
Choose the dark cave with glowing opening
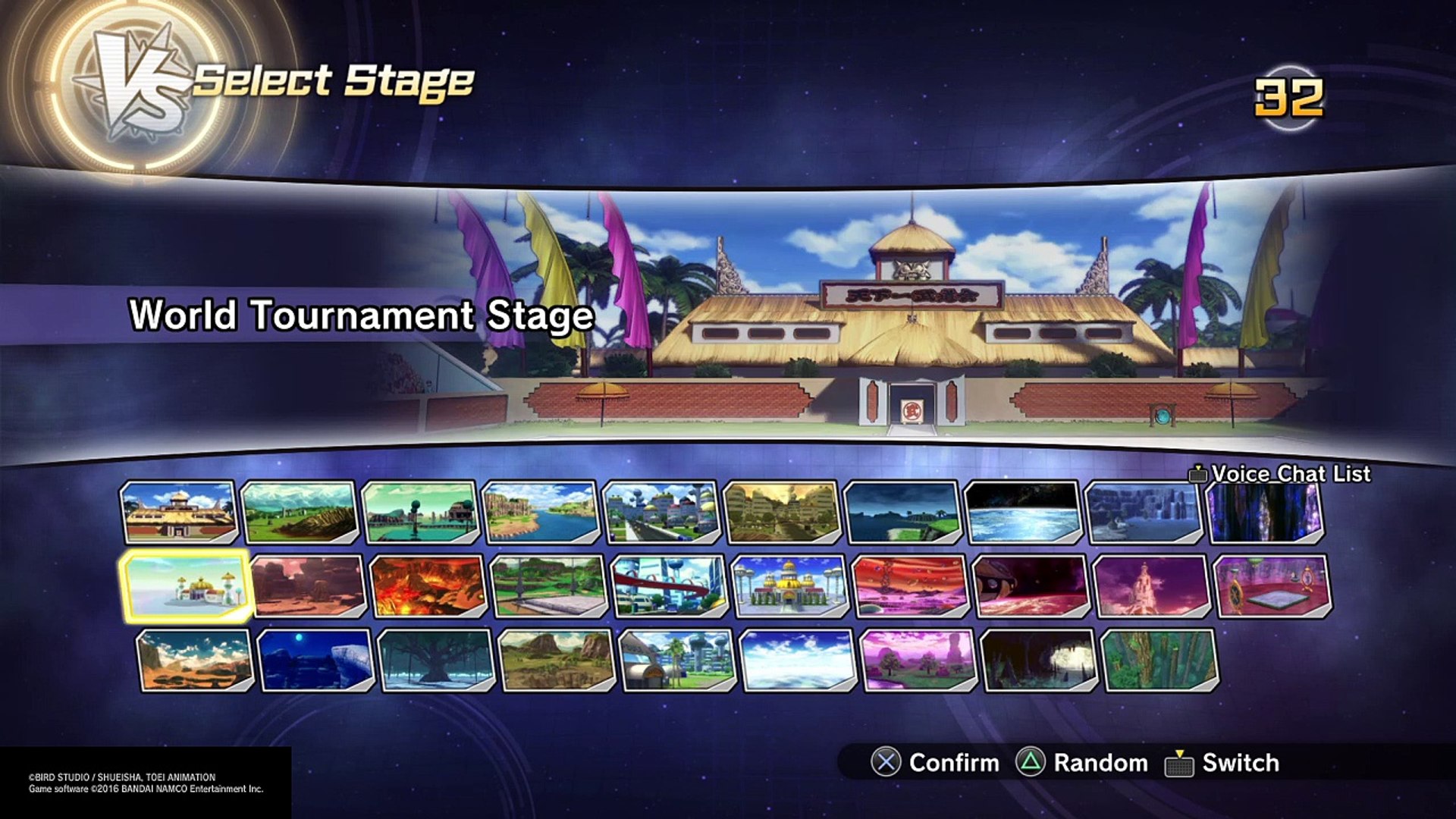[x=1039, y=661]
